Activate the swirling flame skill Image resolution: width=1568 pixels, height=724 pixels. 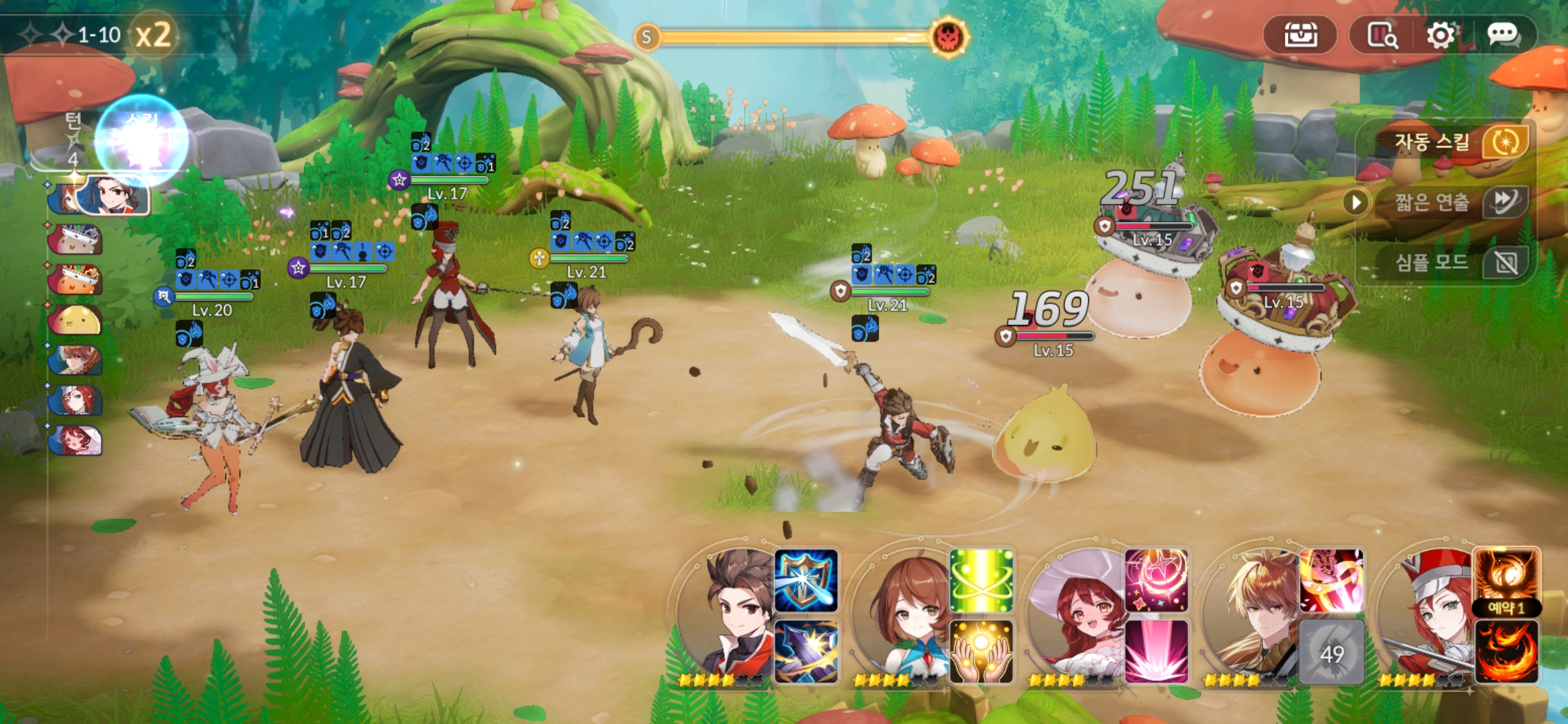[x=1506, y=651]
